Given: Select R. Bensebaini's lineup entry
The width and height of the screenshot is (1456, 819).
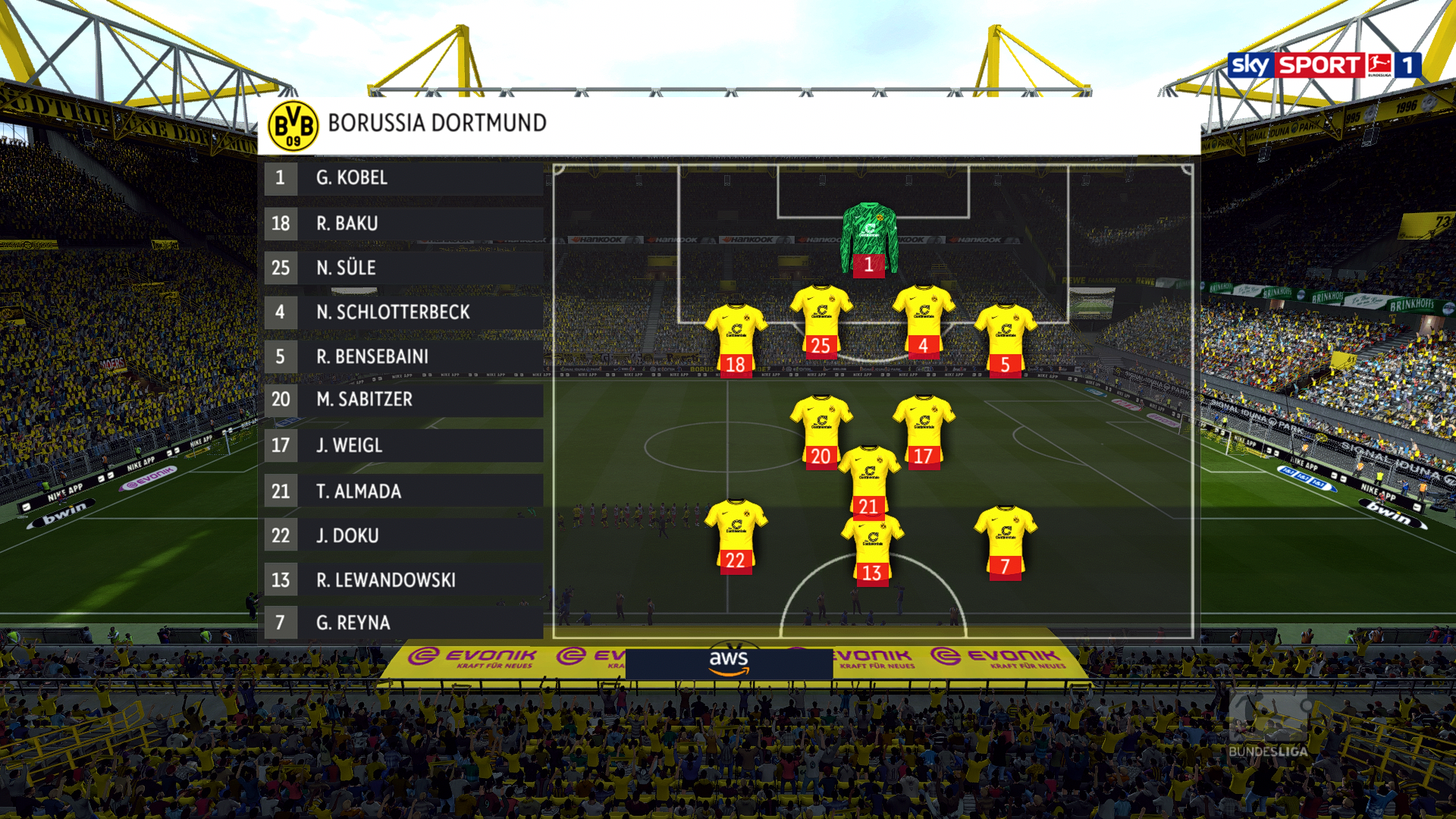Looking at the screenshot, I should [403, 356].
